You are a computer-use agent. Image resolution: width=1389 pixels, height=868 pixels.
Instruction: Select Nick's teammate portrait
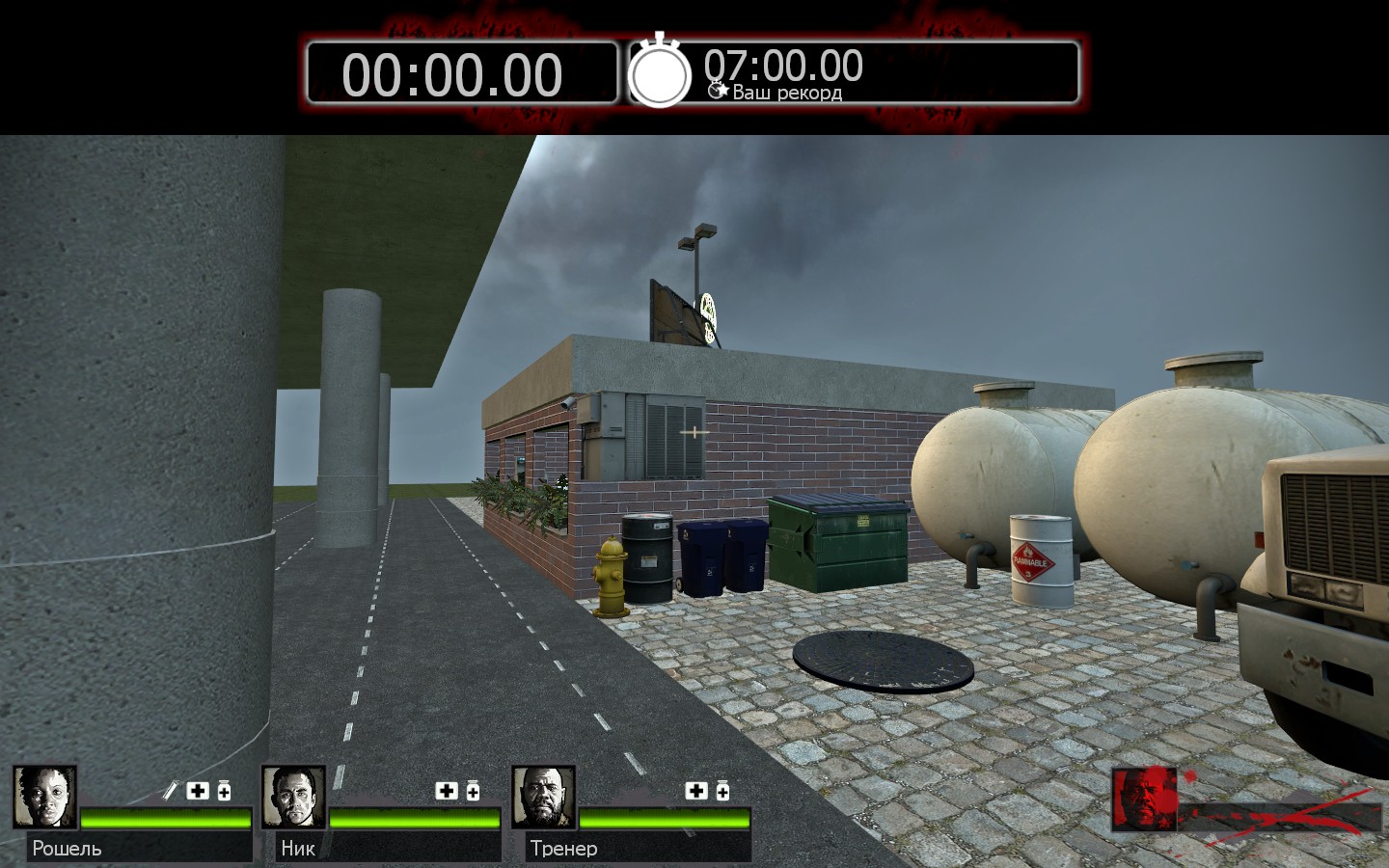293,797
